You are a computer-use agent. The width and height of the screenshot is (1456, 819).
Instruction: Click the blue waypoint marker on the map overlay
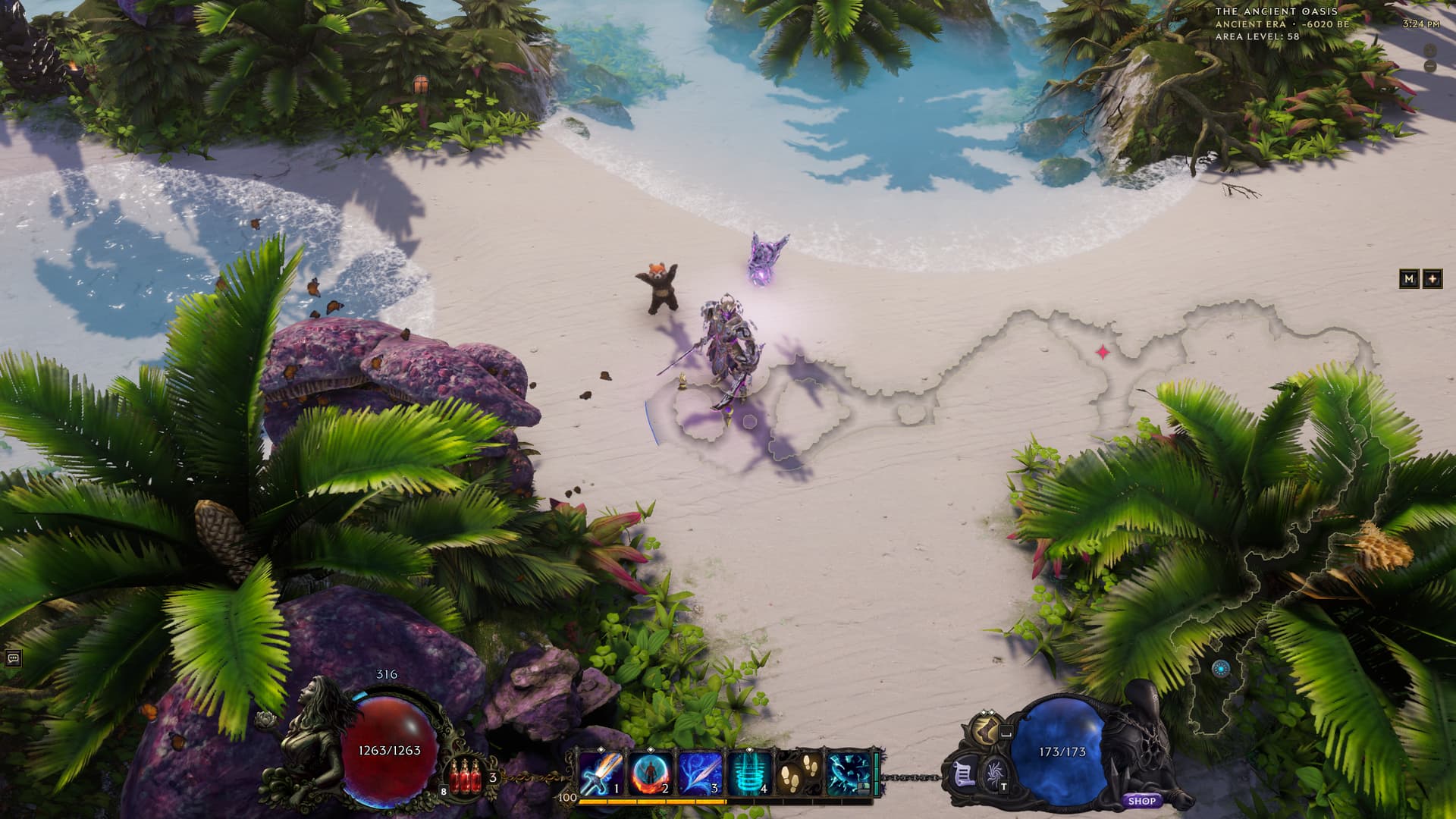1220,669
